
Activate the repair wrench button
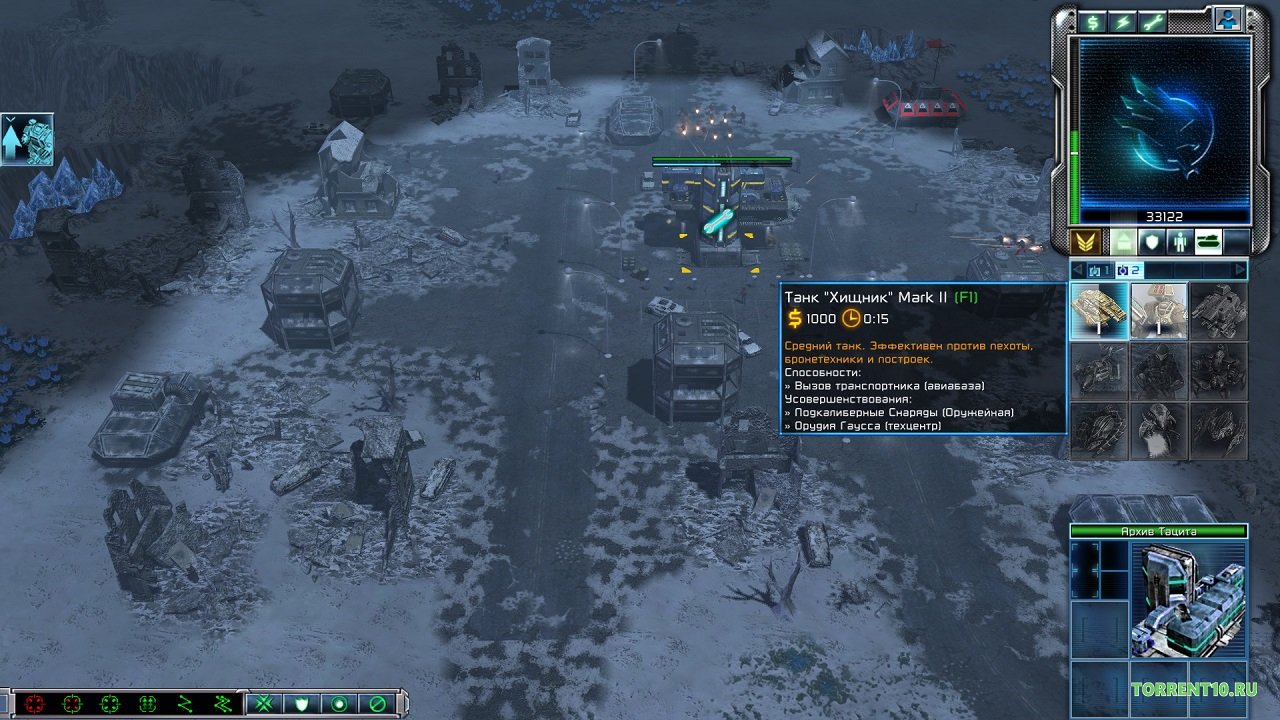(1153, 22)
